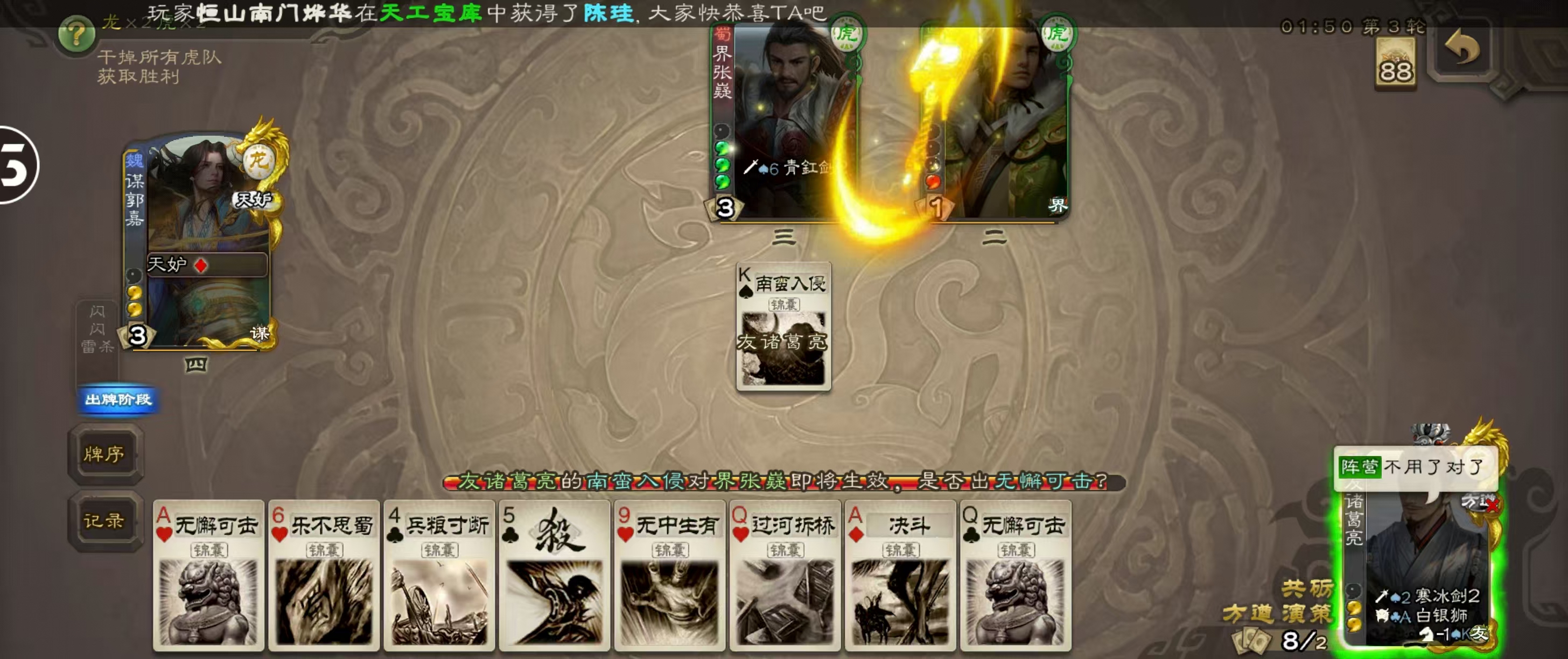Select the 谋郭嘉 character card
The width and height of the screenshot is (1568, 659).
point(201,243)
